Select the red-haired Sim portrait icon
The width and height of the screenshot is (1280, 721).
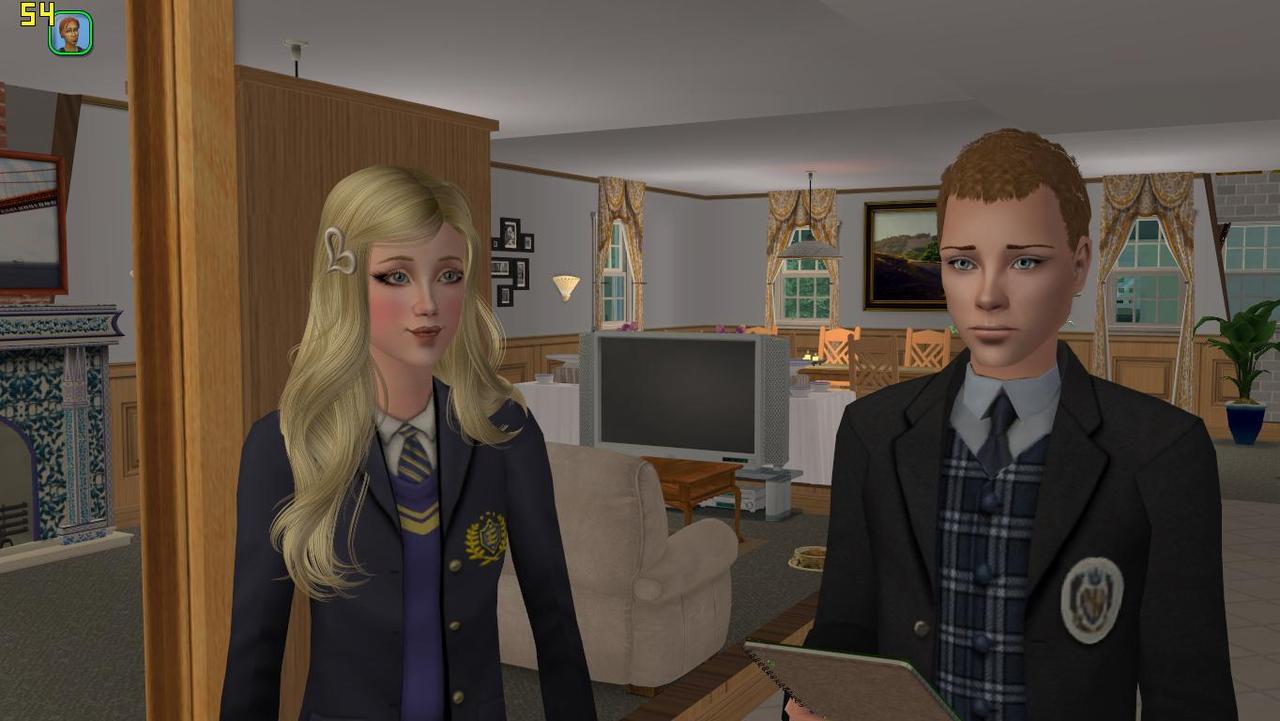pos(71,33)
